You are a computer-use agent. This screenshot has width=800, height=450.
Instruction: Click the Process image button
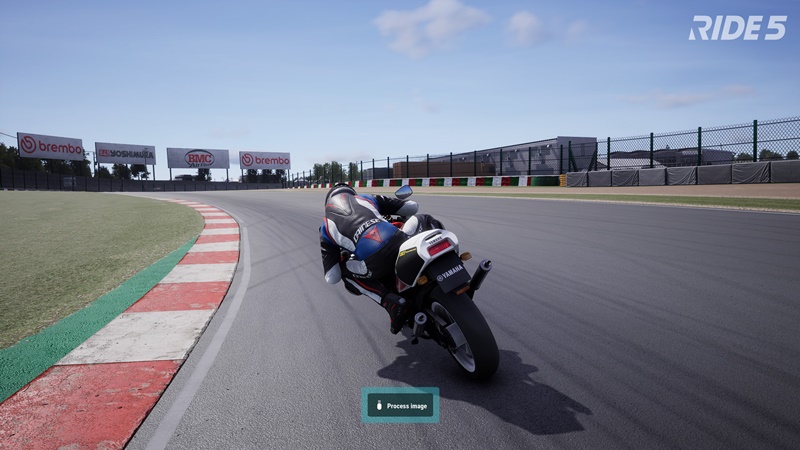point(400,405)
